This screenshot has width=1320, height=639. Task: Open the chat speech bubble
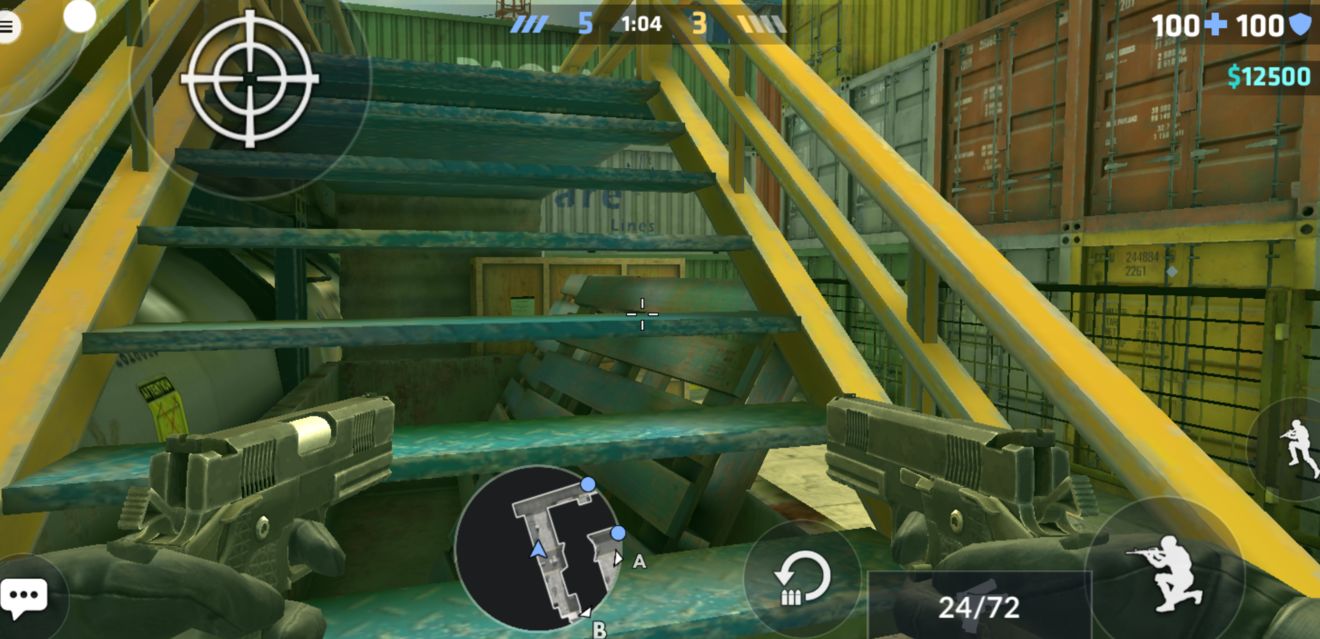point(24,597)
